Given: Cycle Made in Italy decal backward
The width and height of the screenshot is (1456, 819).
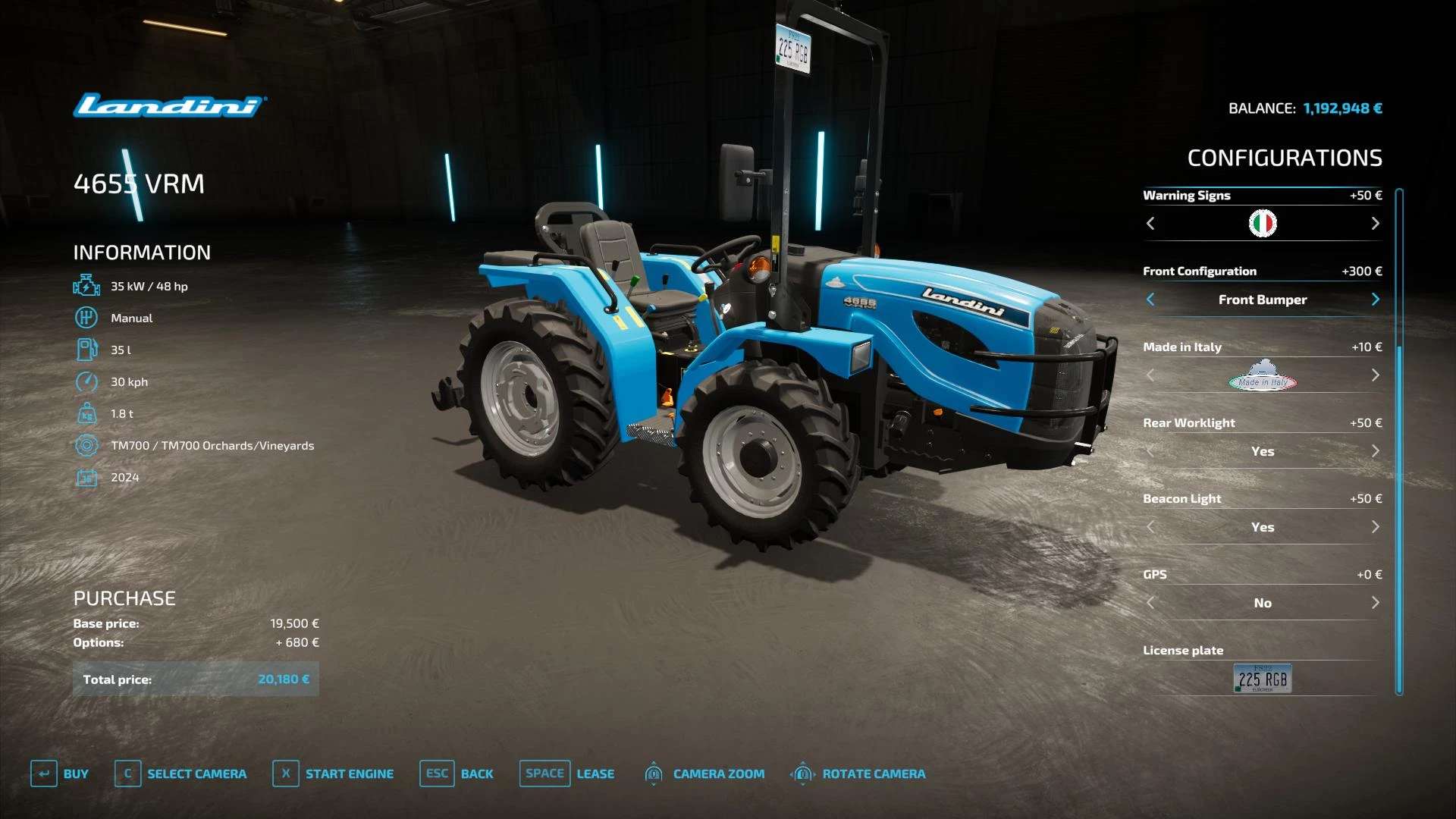Looking at the screenshot, I should point(1150,375).
